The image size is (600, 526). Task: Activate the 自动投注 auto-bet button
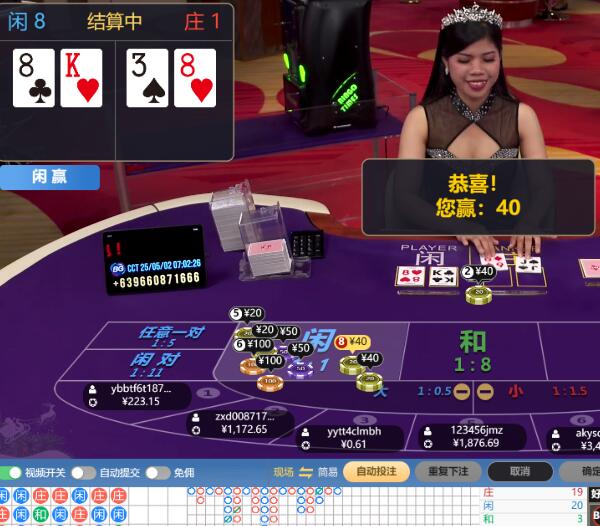click(376, 472)
